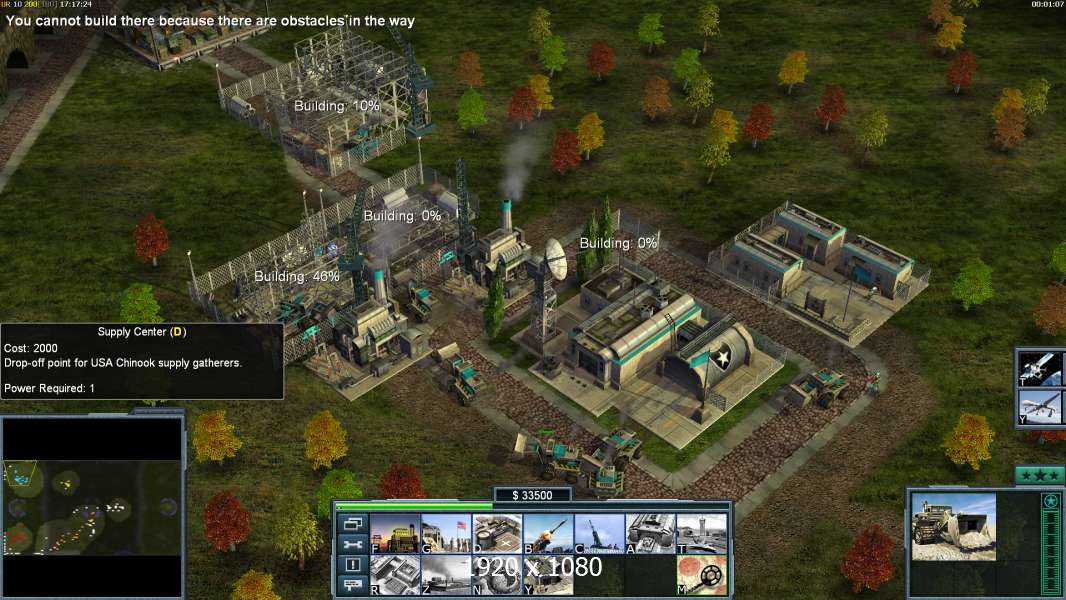This screenshot has height=600, width=1066.
Task: Choose the Barracks build icon with the flag
Action: (x=446, y=534)
